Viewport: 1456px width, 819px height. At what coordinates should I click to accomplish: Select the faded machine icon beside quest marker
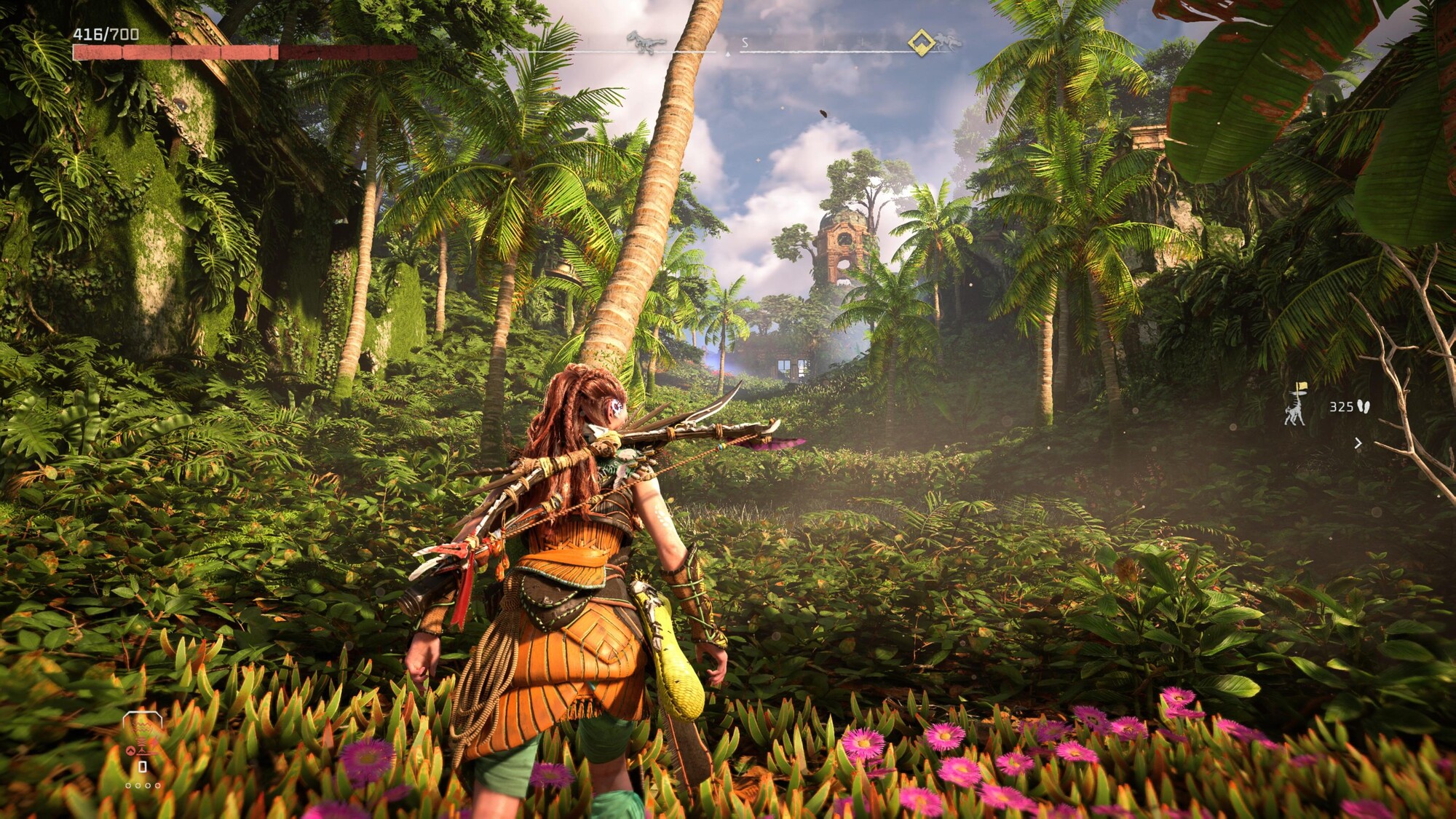click(x=947, y=41)
